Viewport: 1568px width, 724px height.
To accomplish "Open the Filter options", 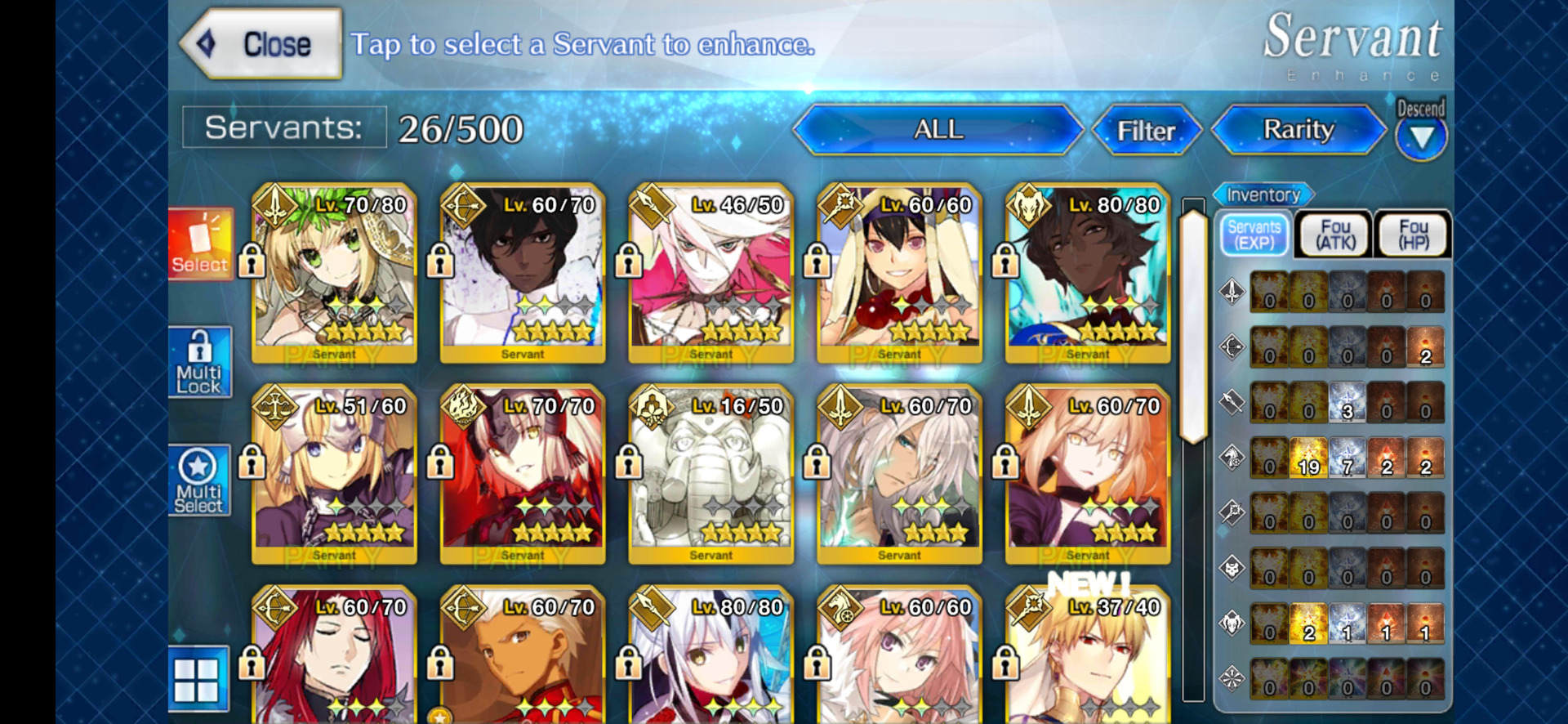I will pos(1146,131).
